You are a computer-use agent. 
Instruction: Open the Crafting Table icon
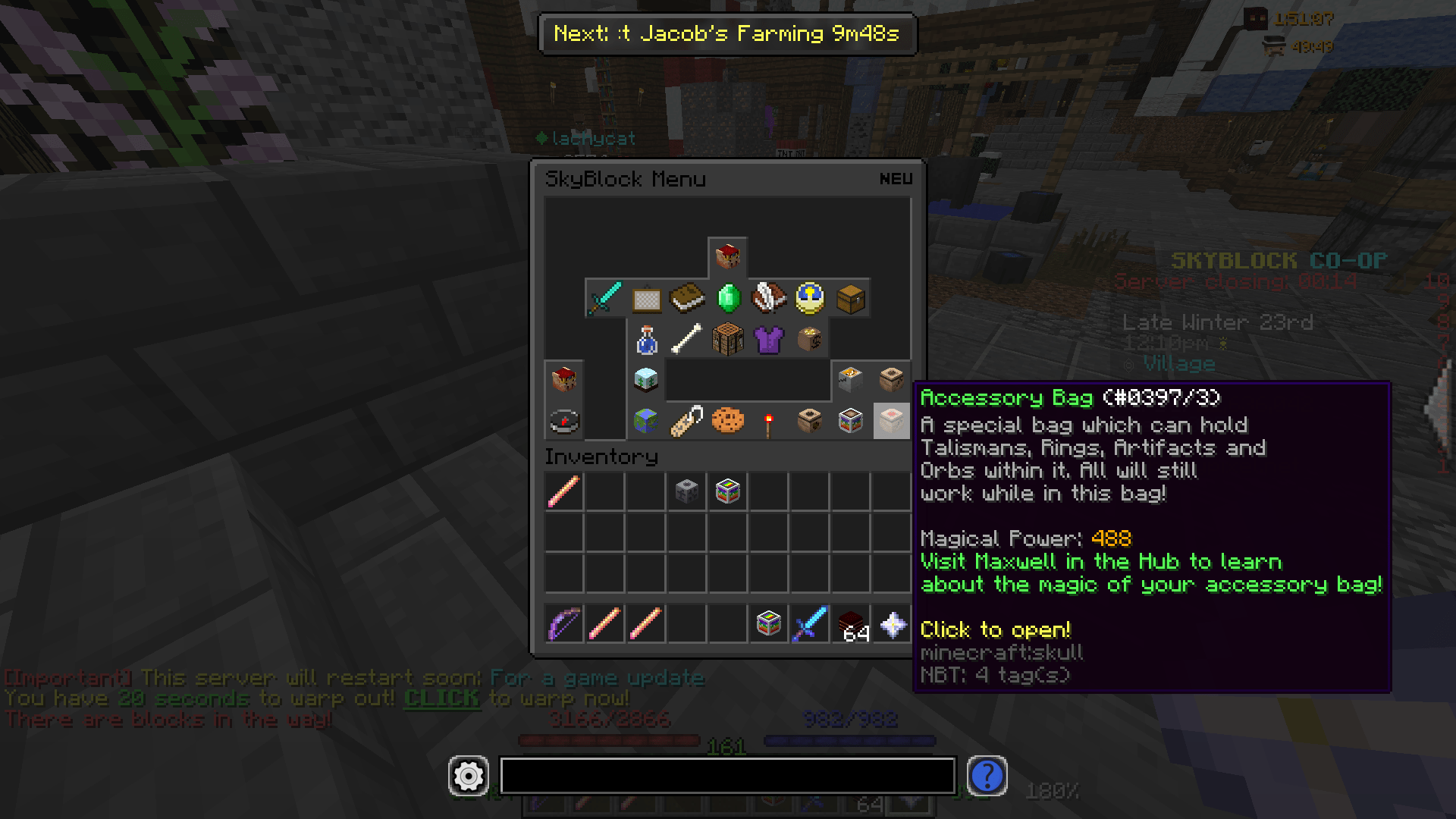[x=727, y=339]
